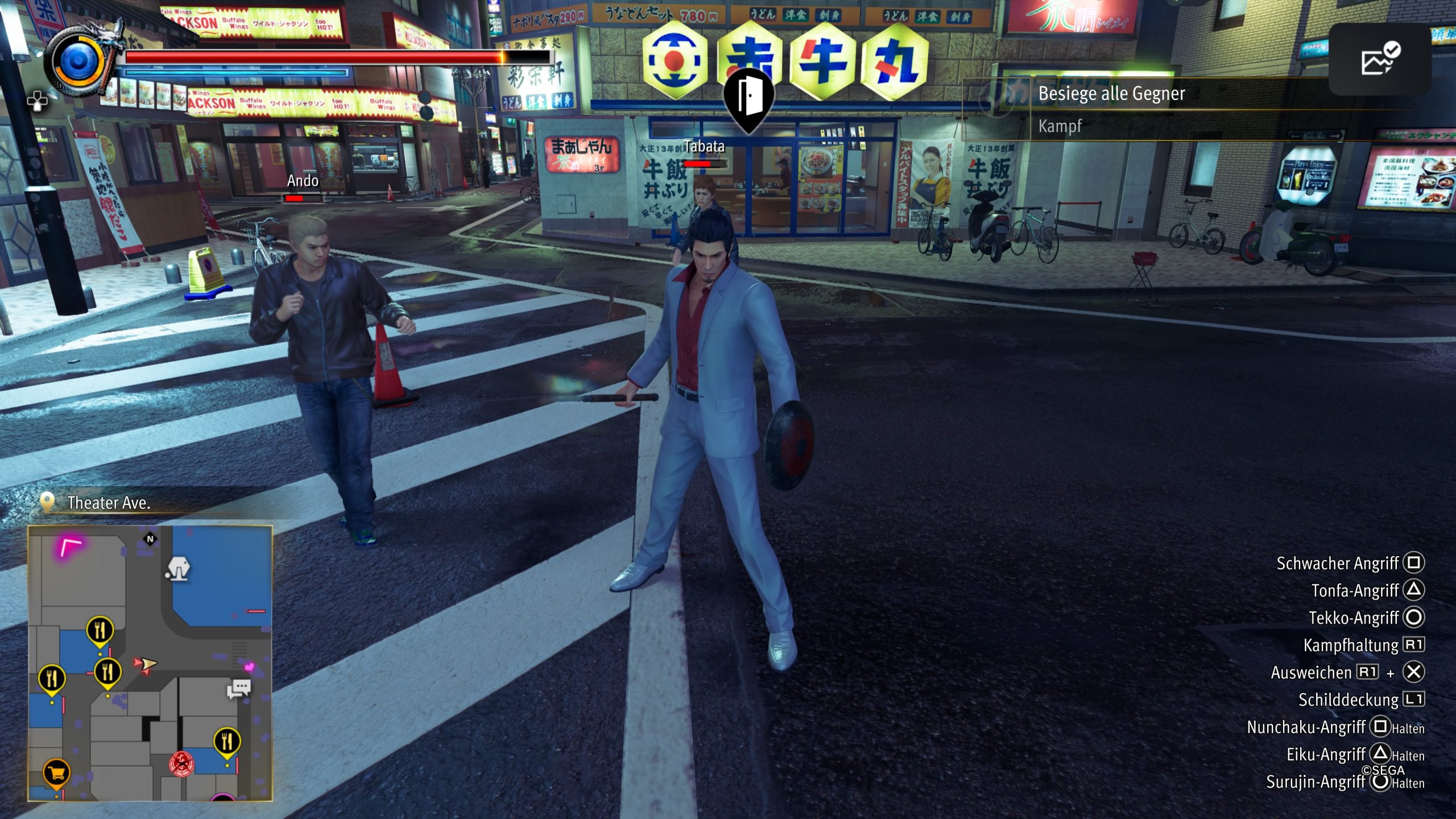Select the white D-pad icon below the gauge

click(x=38, y=102)
